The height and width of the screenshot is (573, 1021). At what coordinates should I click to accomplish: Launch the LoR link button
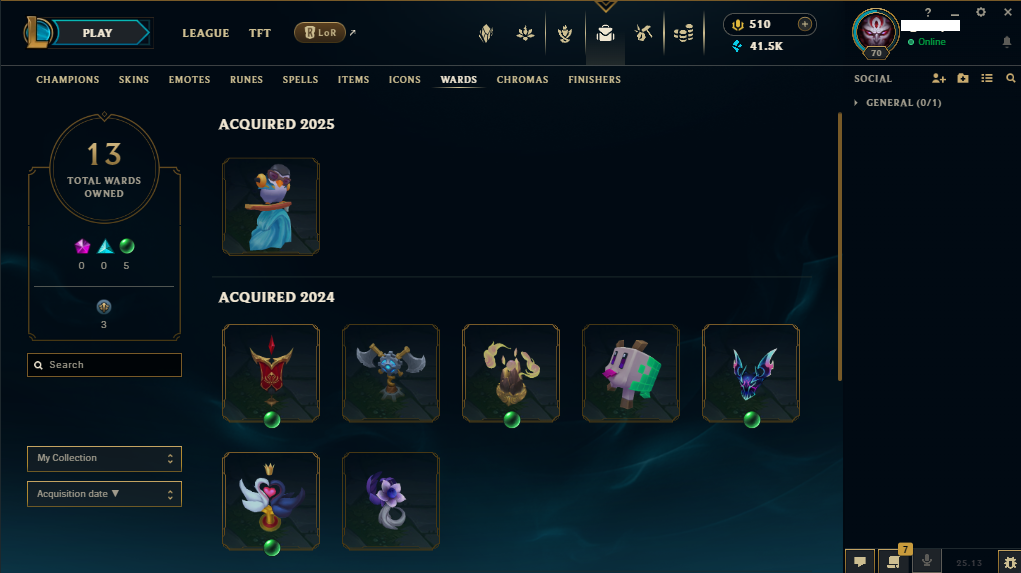[x=320, y=33]
